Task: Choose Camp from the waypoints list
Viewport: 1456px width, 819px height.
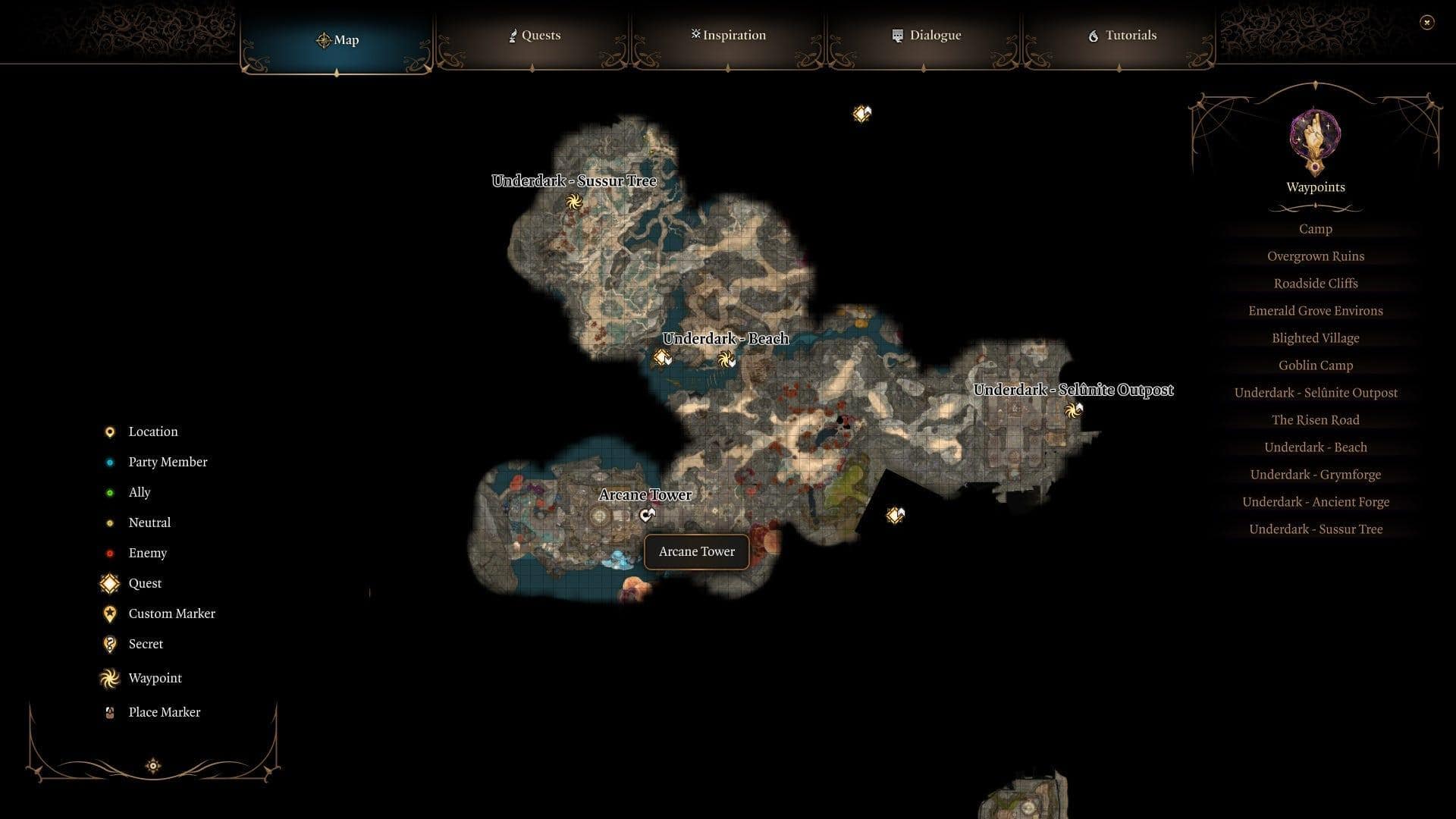Action: pos(1315,229)
